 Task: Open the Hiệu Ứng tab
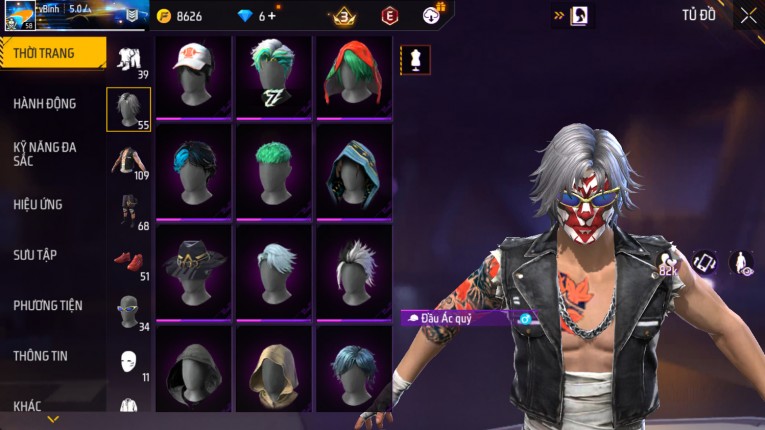pos(38,204)
